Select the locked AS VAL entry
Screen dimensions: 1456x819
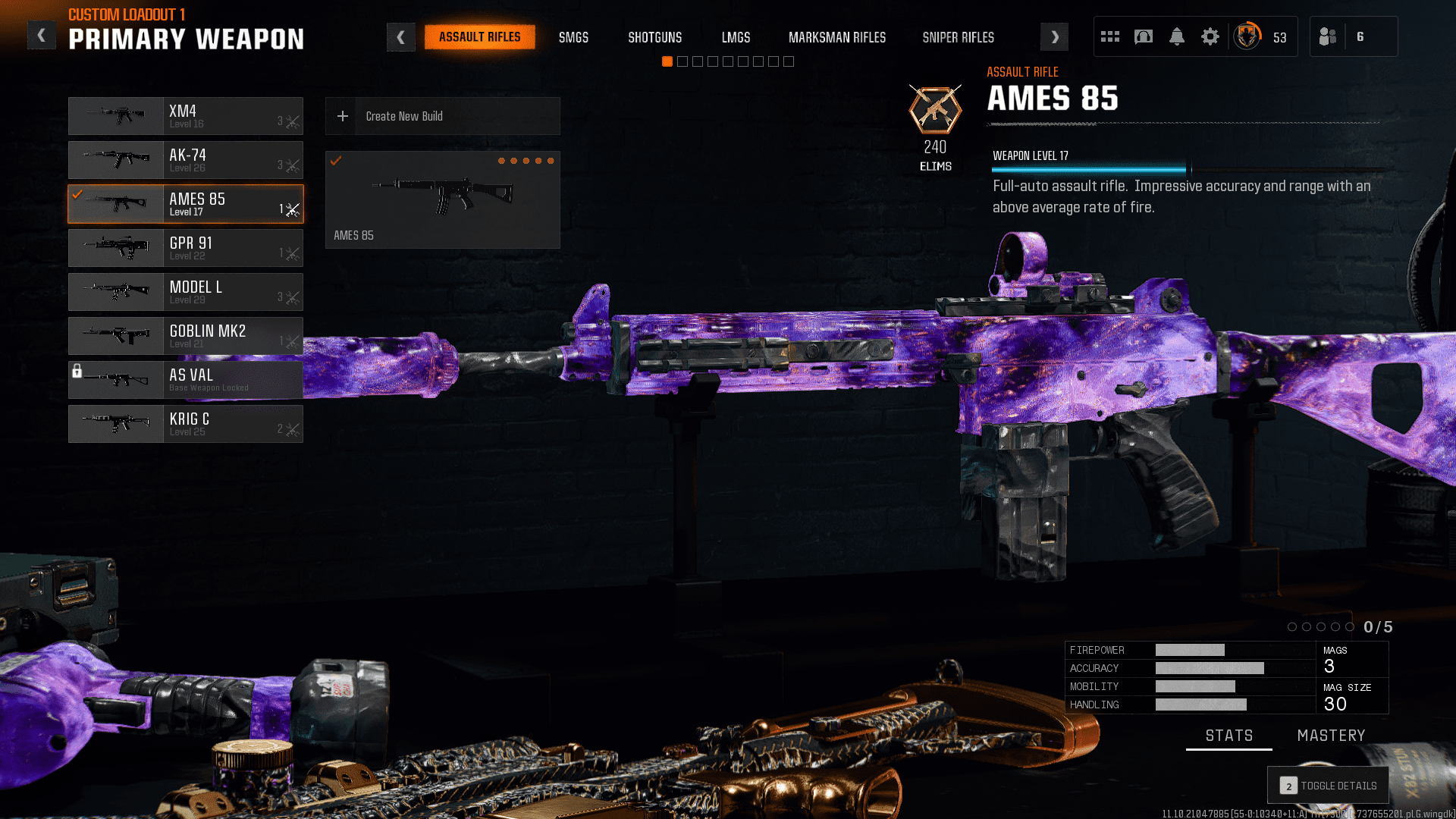coord(186,380)
